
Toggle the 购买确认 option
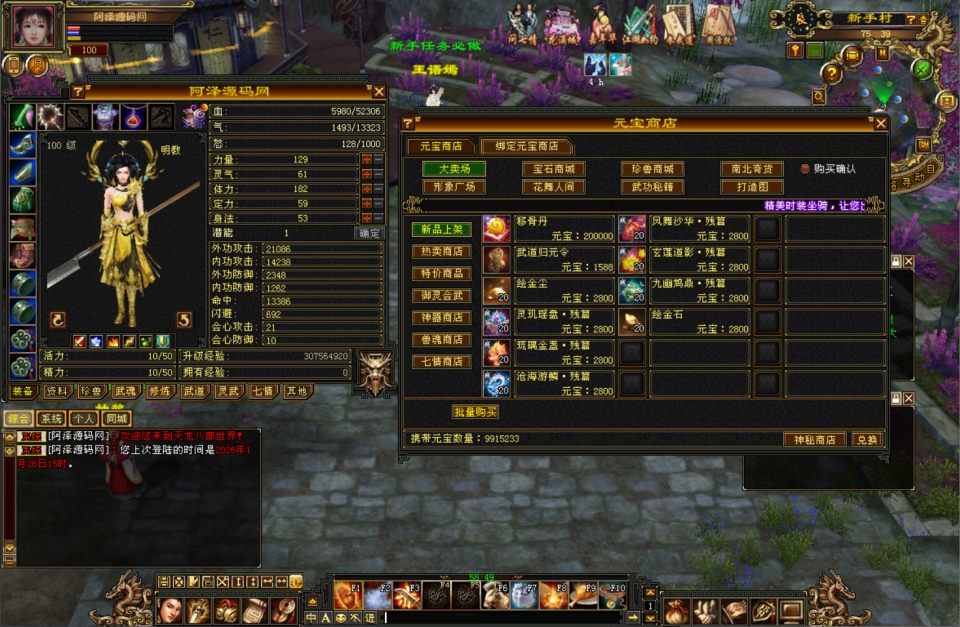pos(805,169)
